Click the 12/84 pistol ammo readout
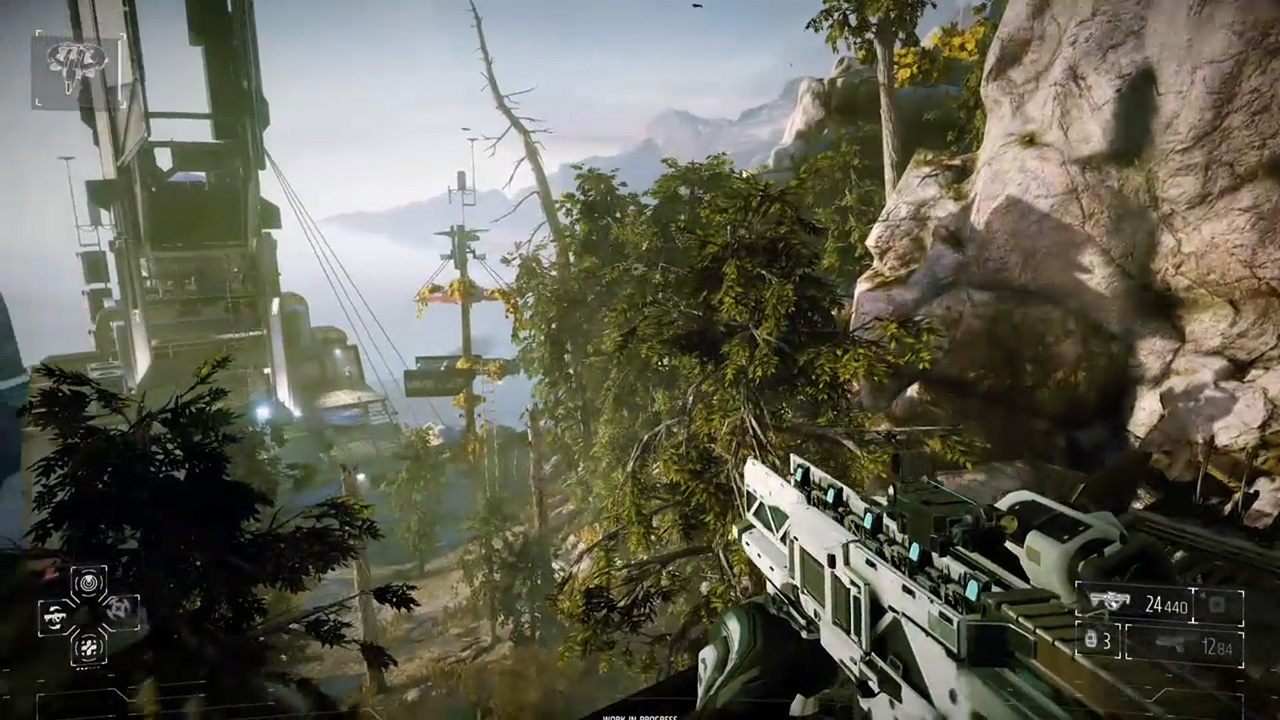 coord(1215,646)
